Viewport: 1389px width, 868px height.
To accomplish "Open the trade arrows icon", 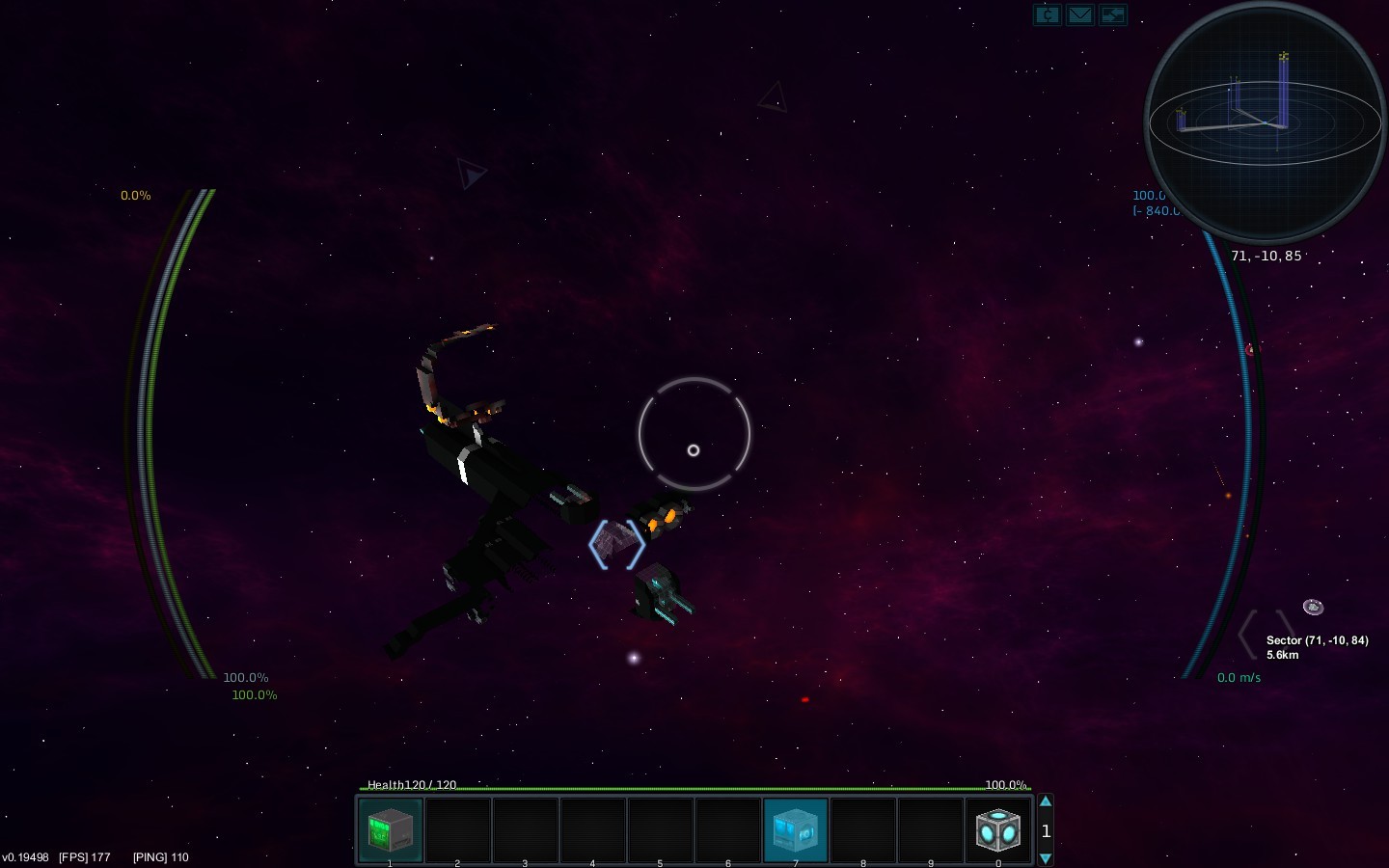I will [1113, 15].
